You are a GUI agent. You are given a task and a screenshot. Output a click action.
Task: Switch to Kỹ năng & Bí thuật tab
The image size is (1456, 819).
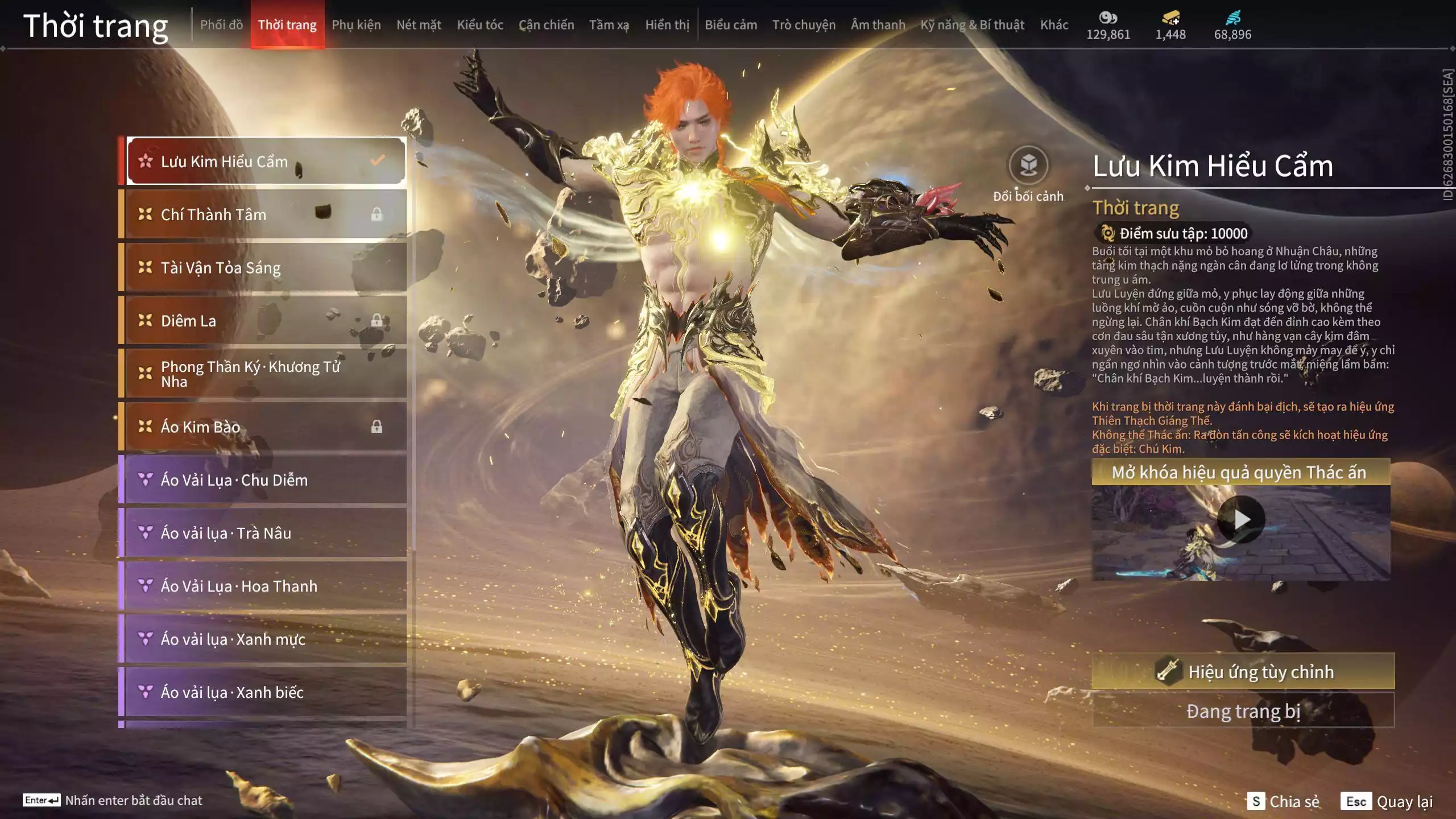(972, 25)
